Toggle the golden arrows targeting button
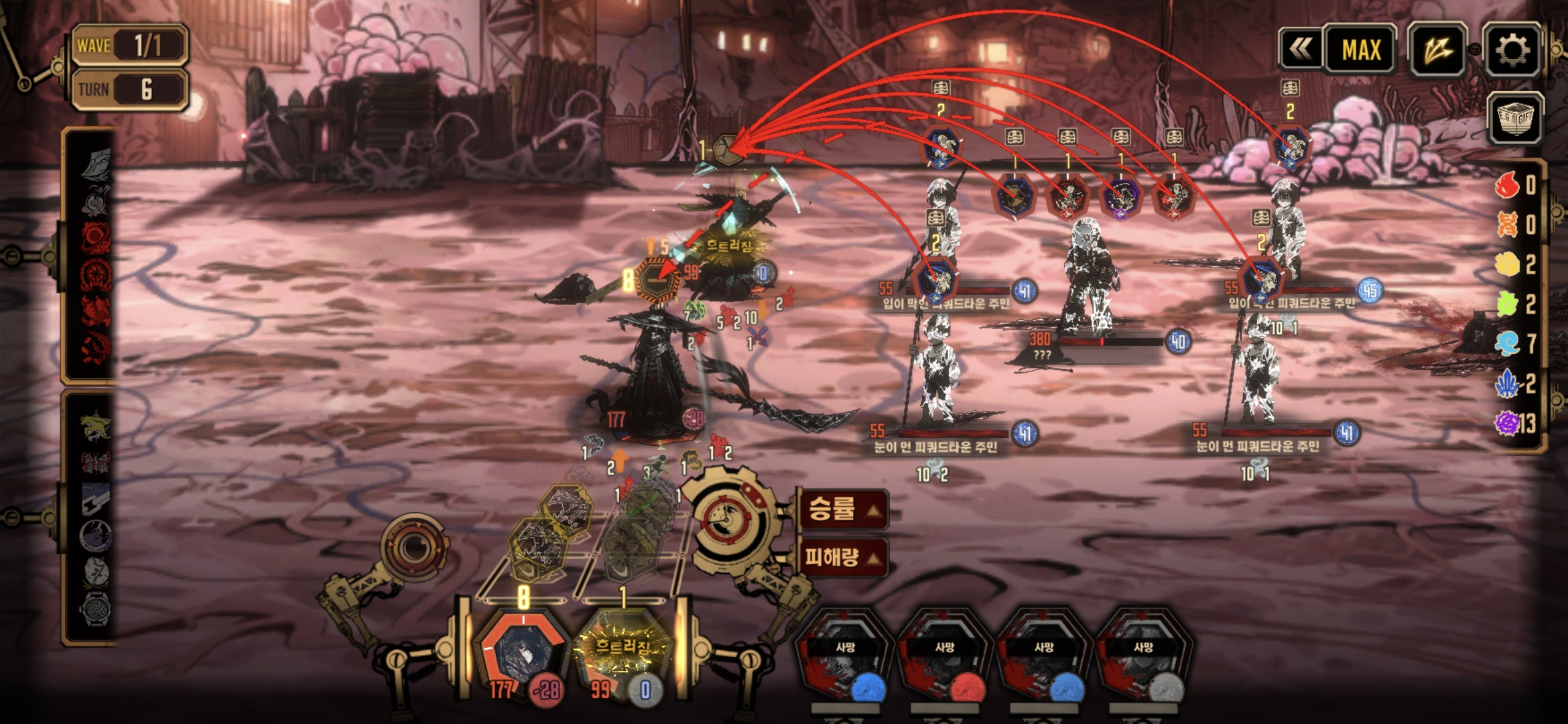Viewport: 1568px width, 724px height. click(1437, 50)
